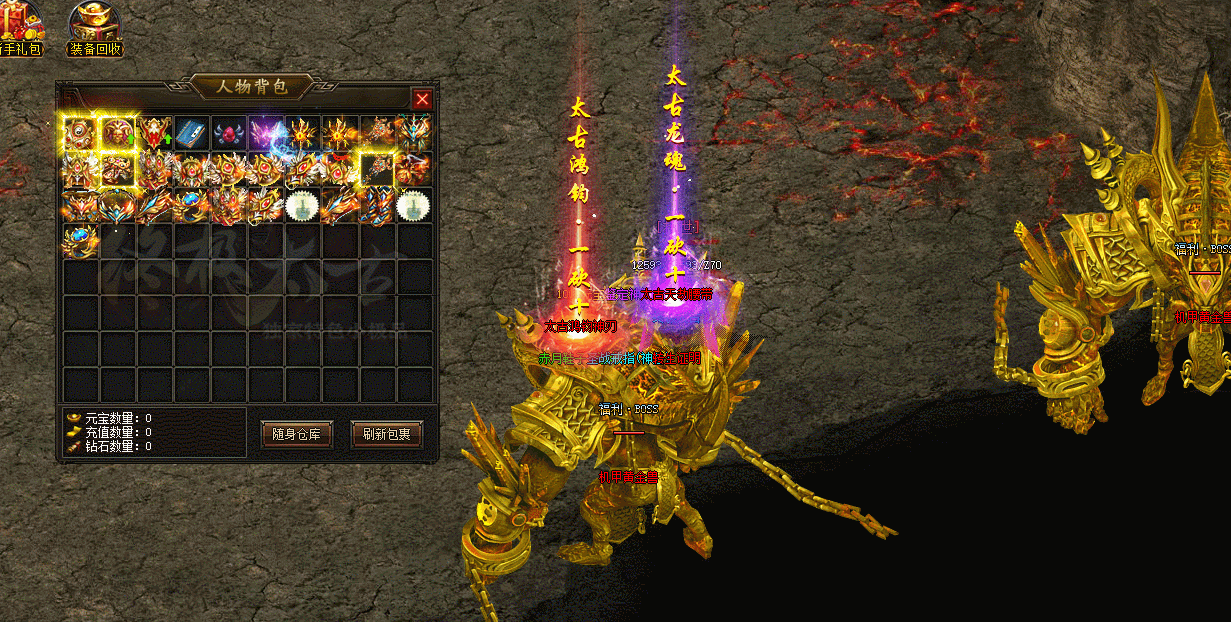Screen dimensions: 1231x622
Task: Open the 新手礼包 newbie gift pack
Action: [18, 27]
